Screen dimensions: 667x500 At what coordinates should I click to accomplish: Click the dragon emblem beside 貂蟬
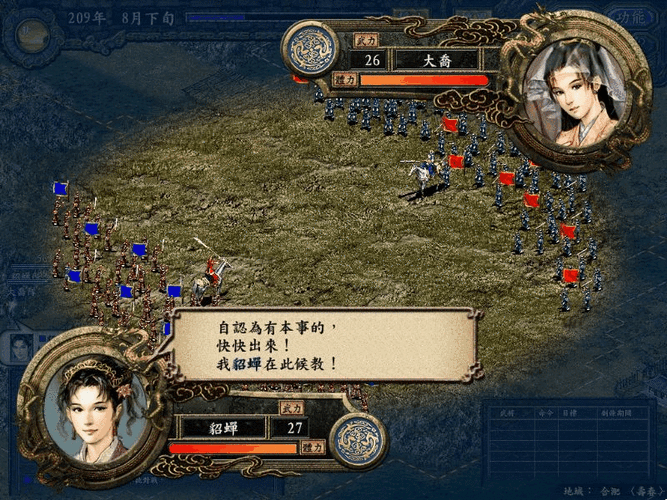point(359,438)
